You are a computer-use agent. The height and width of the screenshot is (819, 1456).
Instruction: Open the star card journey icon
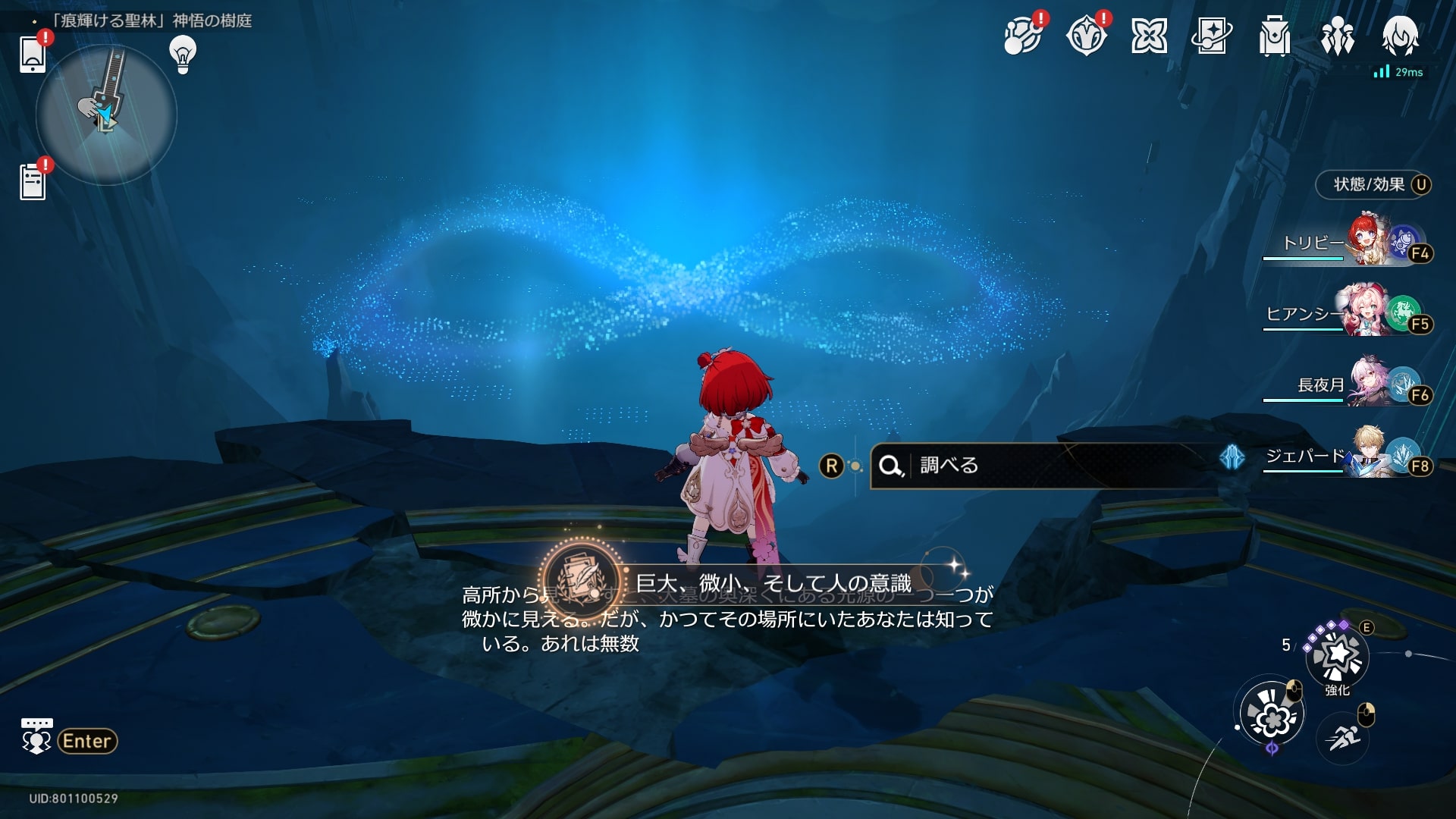click(x=1211, y=36)
